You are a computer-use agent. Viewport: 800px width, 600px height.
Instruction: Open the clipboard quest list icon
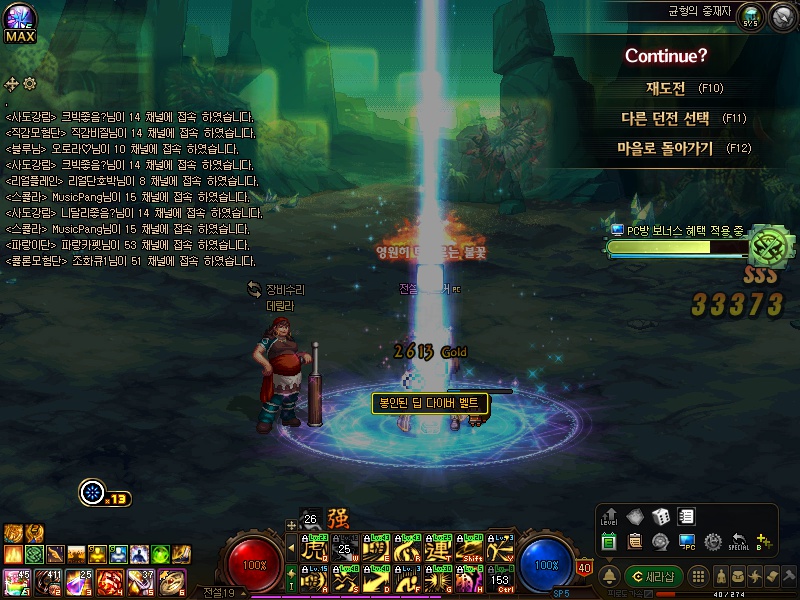point(634,542)
